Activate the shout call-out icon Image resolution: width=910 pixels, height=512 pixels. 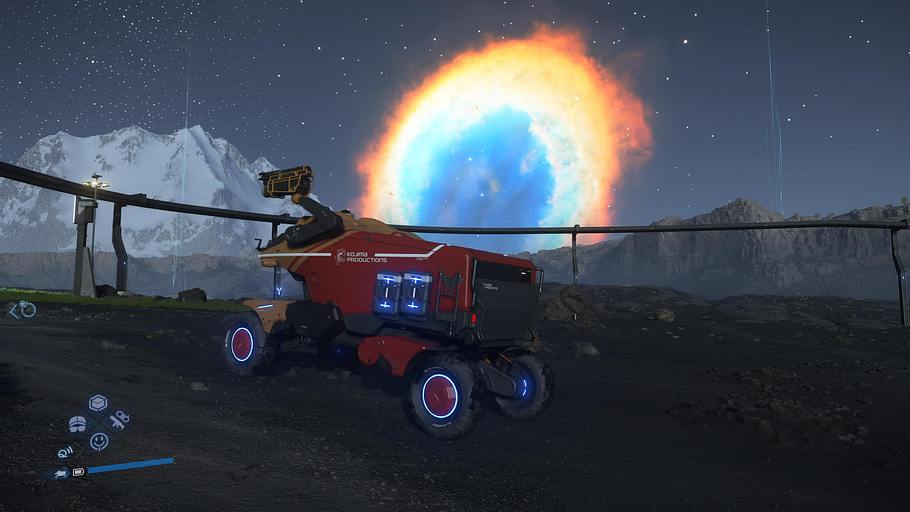[66, 452]
